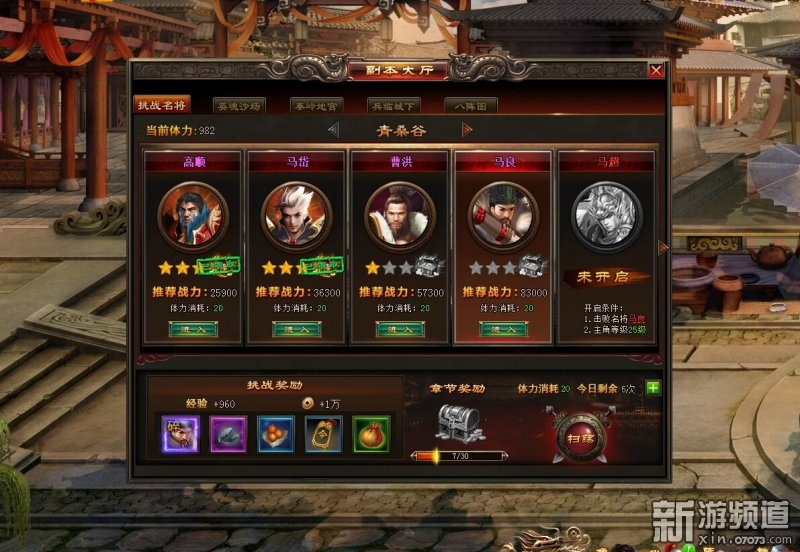Advance to the next chapter after 青桑谷
Viewport: 800px width, 552px height.
pos(467,130)
